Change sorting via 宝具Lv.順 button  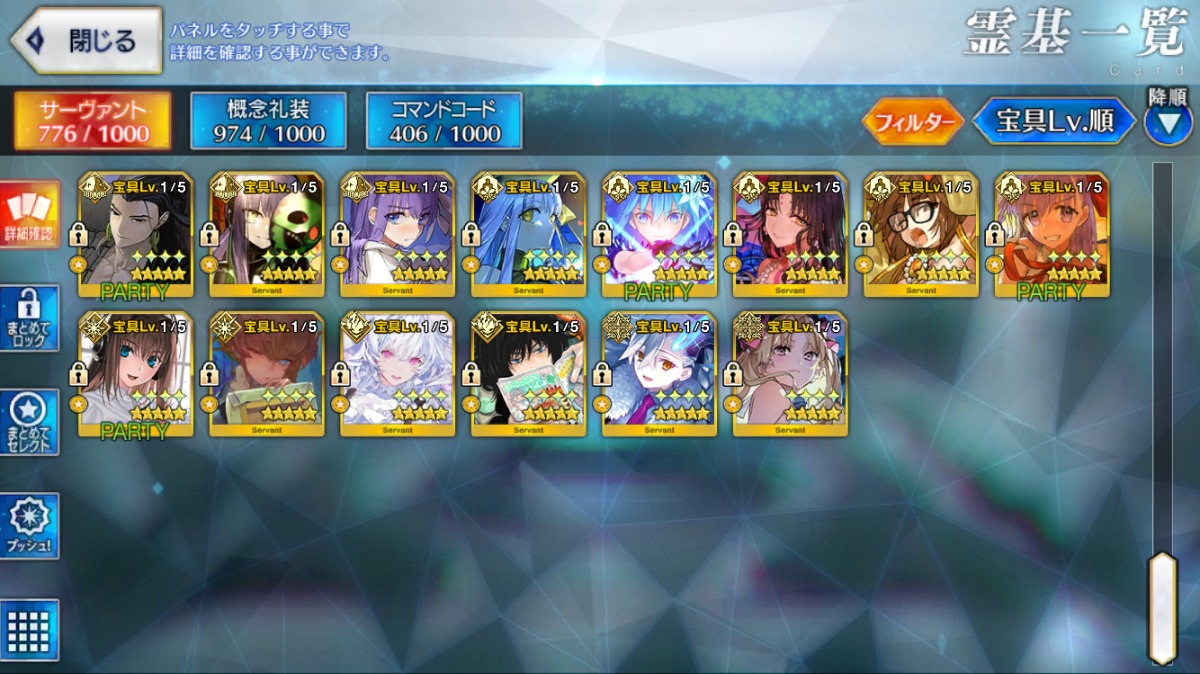[1054, 122]
